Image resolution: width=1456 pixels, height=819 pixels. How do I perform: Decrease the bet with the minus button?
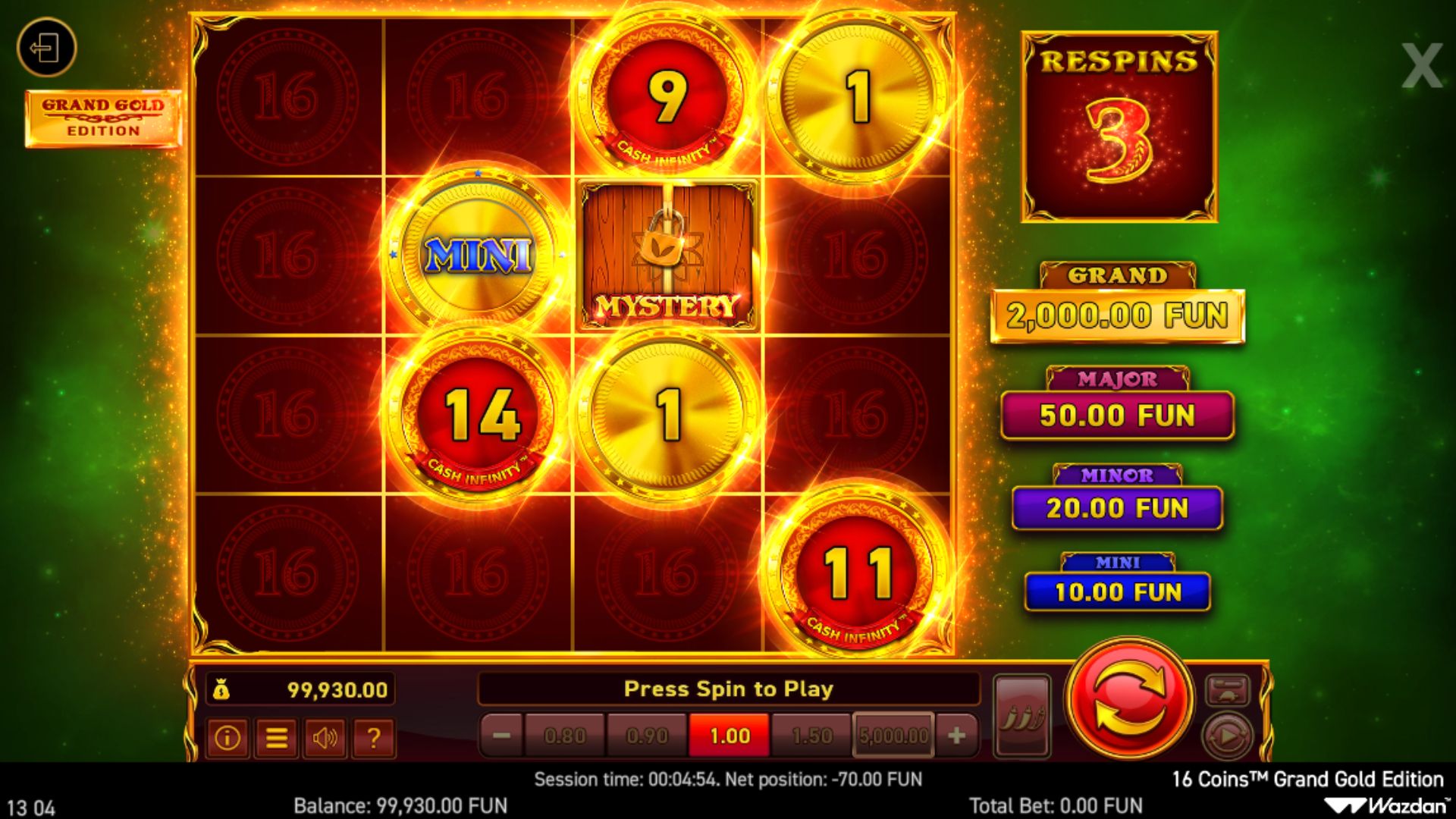501,736
